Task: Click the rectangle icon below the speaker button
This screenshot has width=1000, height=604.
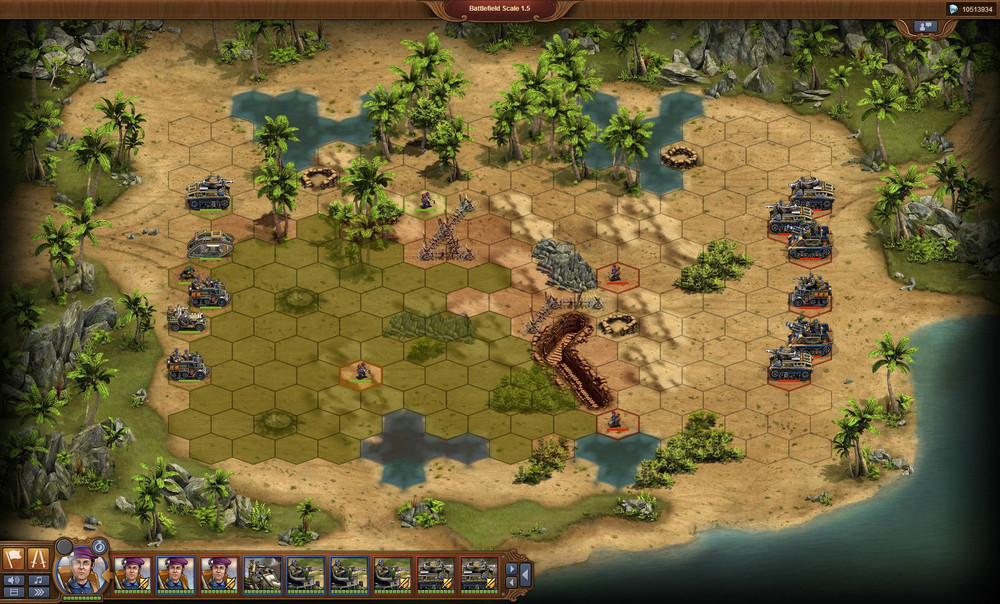Action: [x=14, y=592]
